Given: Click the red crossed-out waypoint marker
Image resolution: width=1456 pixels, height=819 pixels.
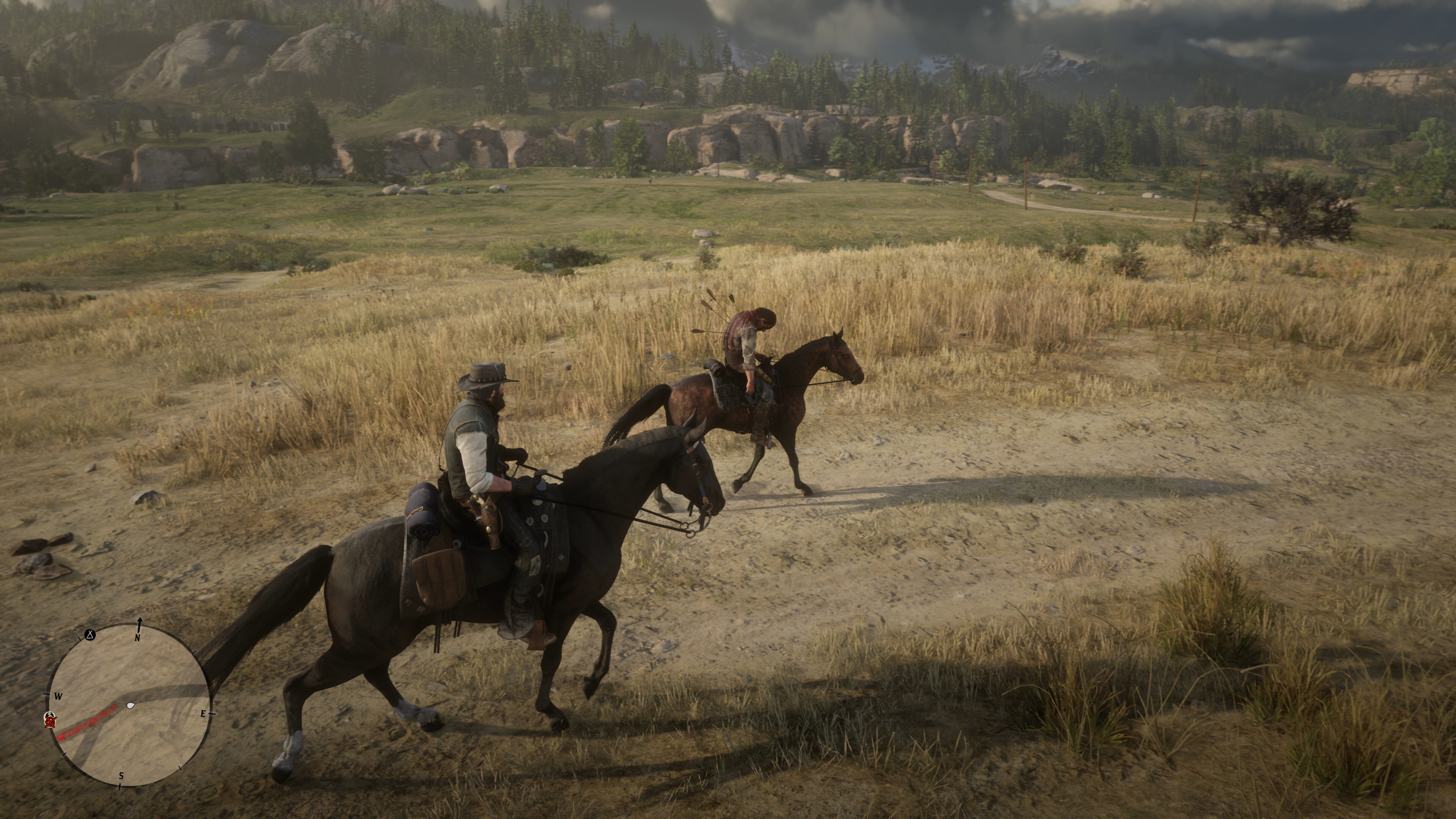Looking at the screenshot, I should point(50,720).
